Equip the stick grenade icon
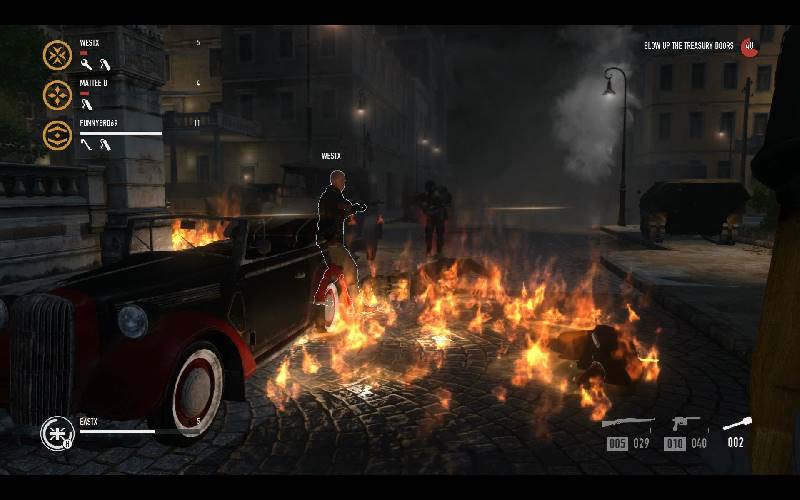 click(737, 423)
